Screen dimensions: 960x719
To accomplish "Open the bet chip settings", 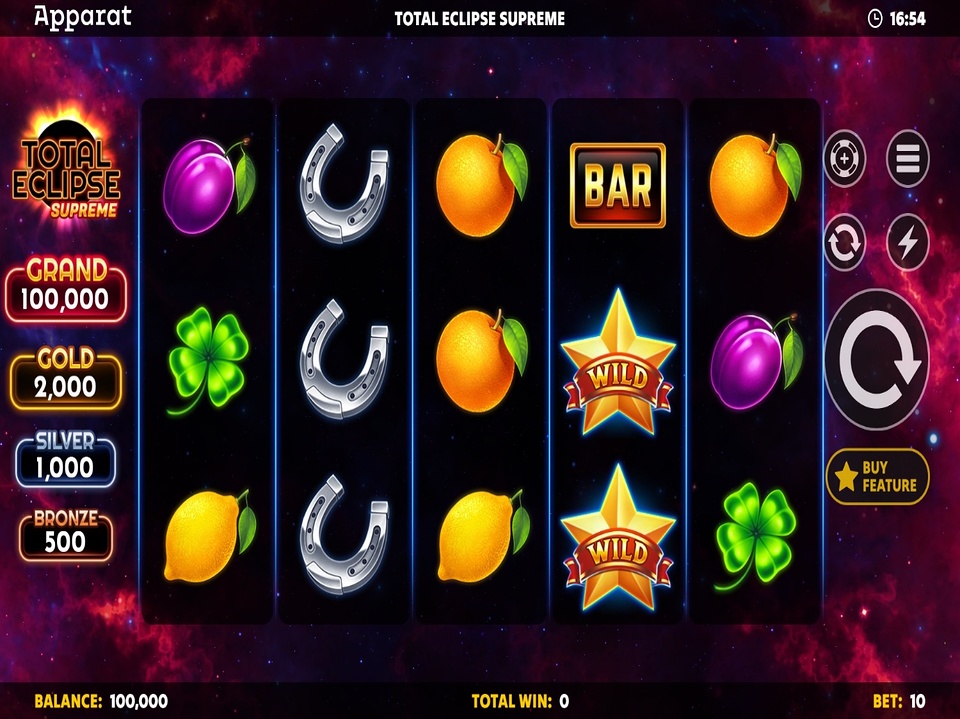I will 845,158.
